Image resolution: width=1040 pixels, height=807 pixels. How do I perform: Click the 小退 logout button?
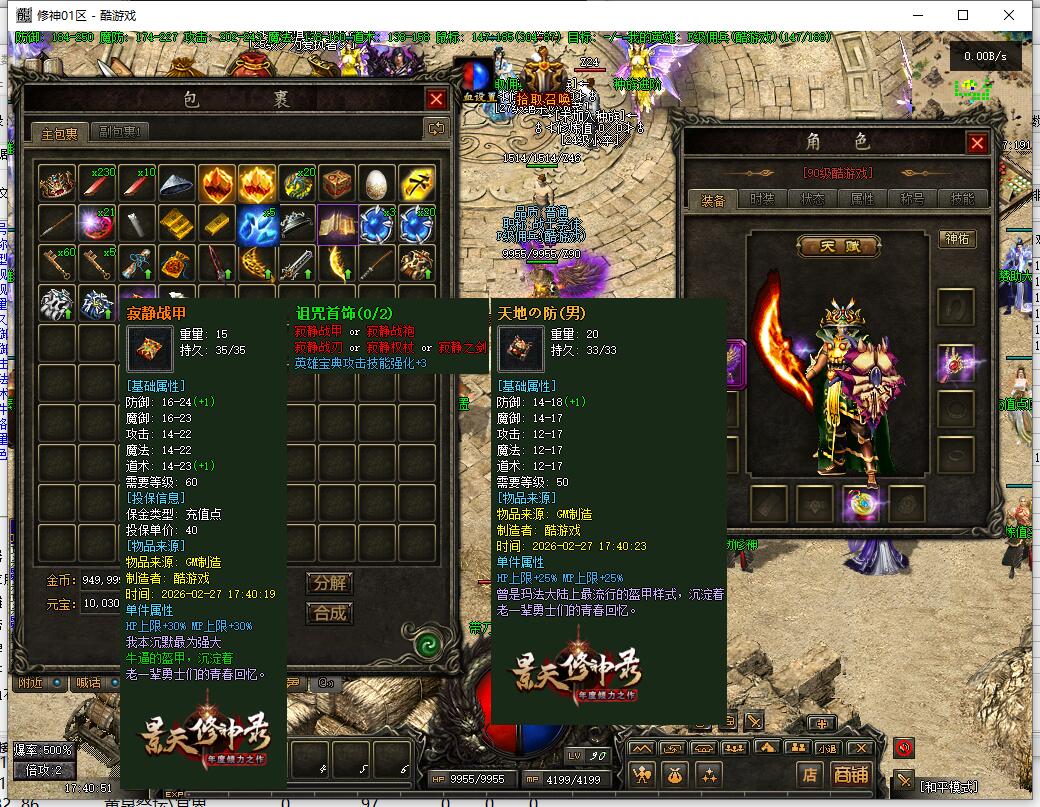pyautogui.click(x=826, y=748)
